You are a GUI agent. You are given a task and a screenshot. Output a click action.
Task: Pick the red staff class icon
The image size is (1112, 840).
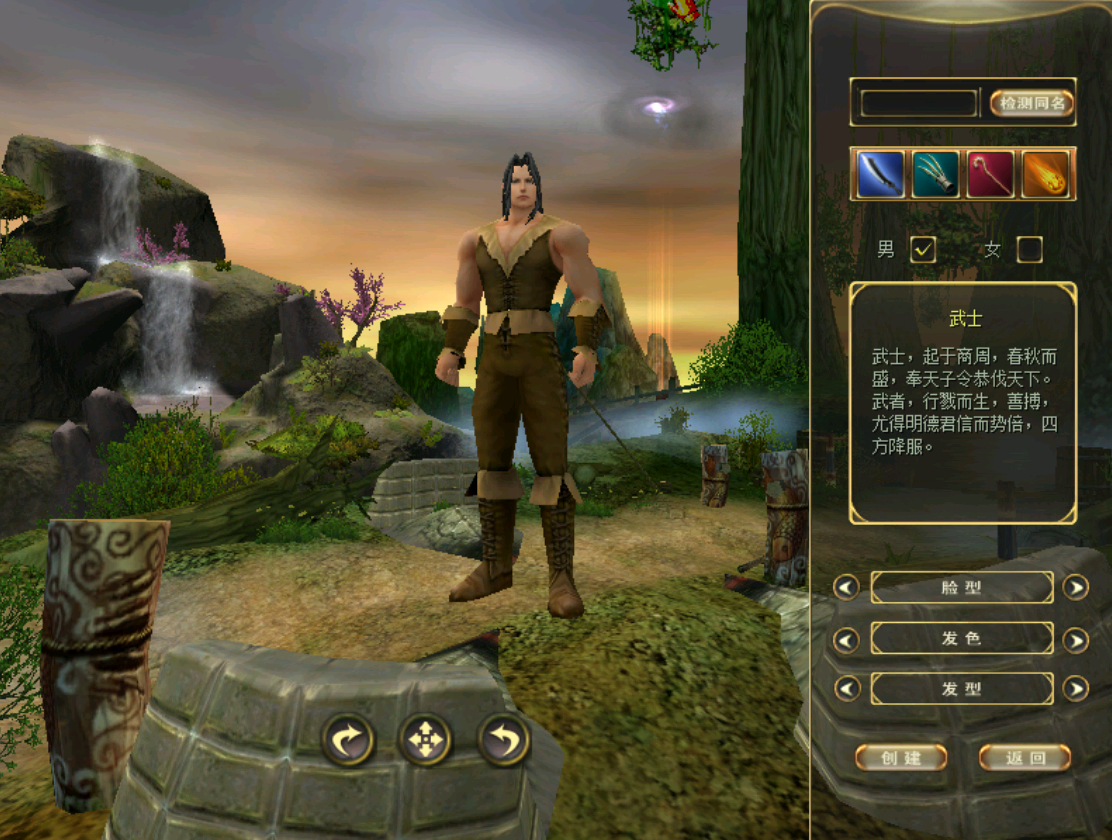pos(990,174)
